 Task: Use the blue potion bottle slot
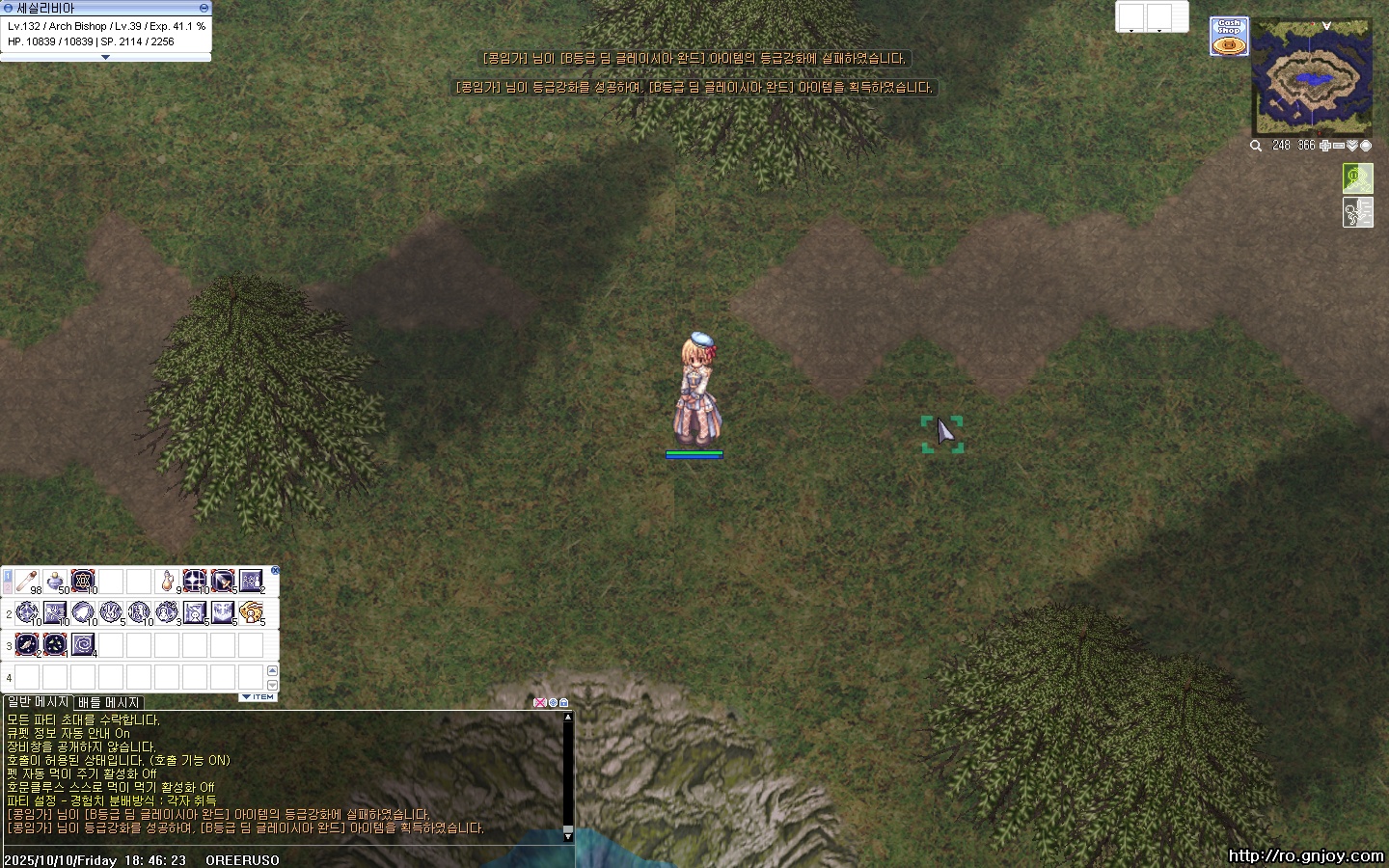click(x=56, y=581)
